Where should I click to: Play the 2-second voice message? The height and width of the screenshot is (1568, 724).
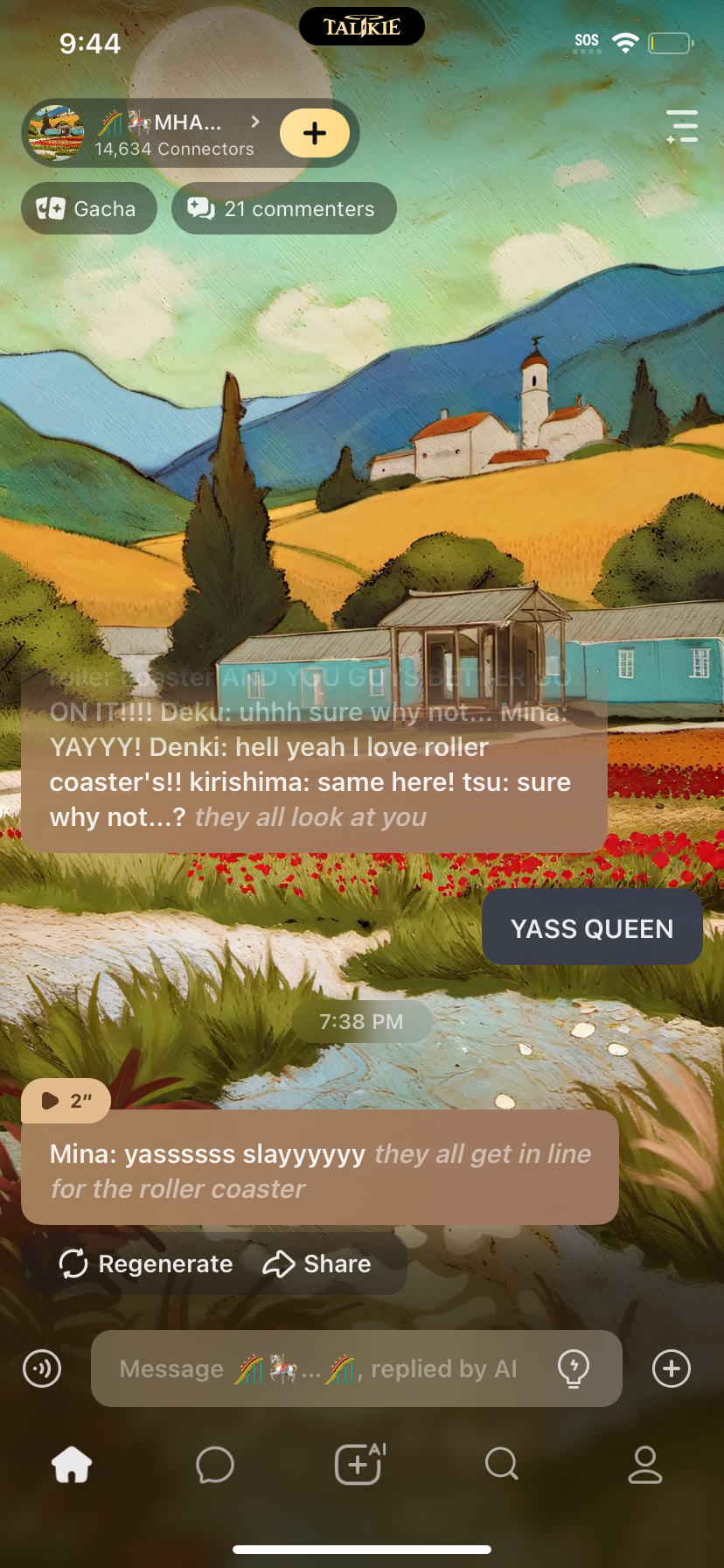66,1101
